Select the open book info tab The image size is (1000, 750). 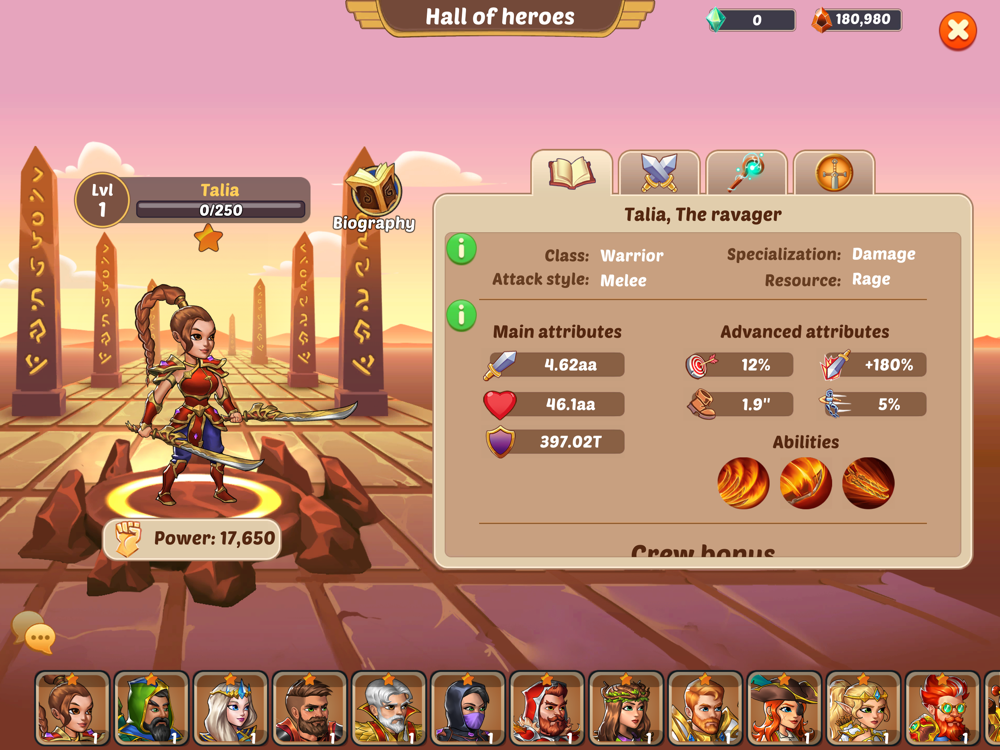tap(571, 173)
